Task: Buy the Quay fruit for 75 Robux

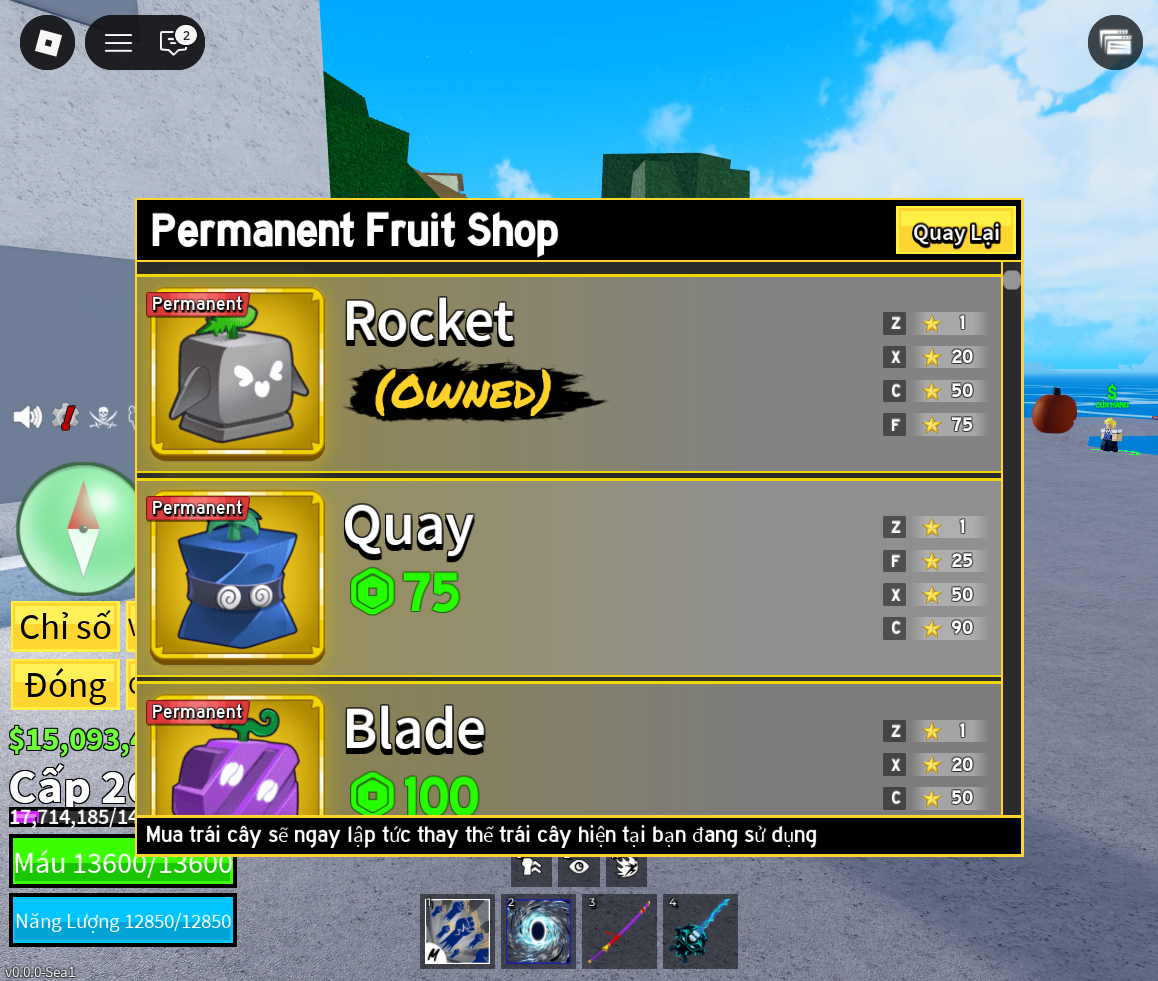Action: coord(405,592)
